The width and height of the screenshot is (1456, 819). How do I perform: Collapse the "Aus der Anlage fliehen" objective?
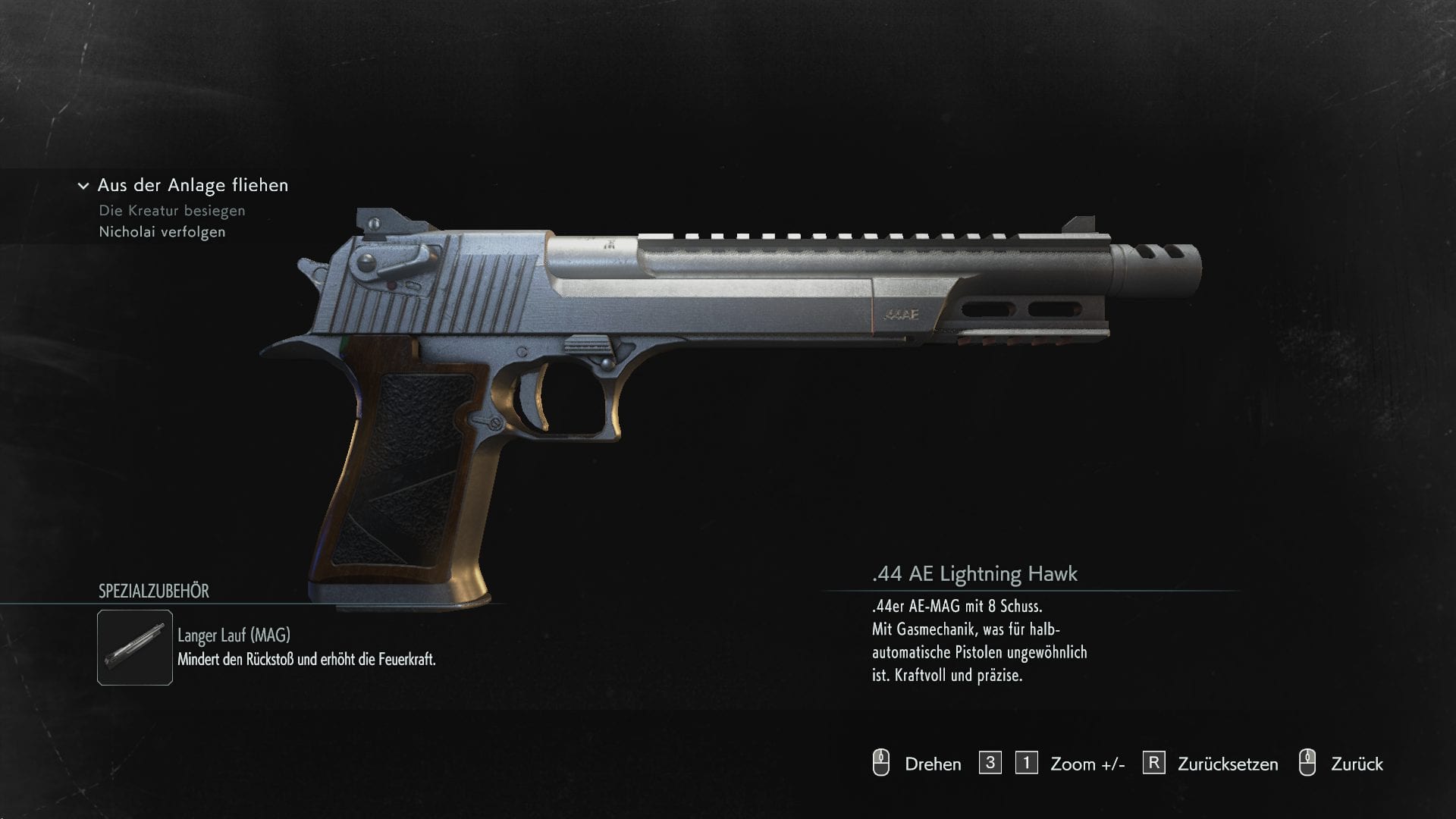coord(83,186)
